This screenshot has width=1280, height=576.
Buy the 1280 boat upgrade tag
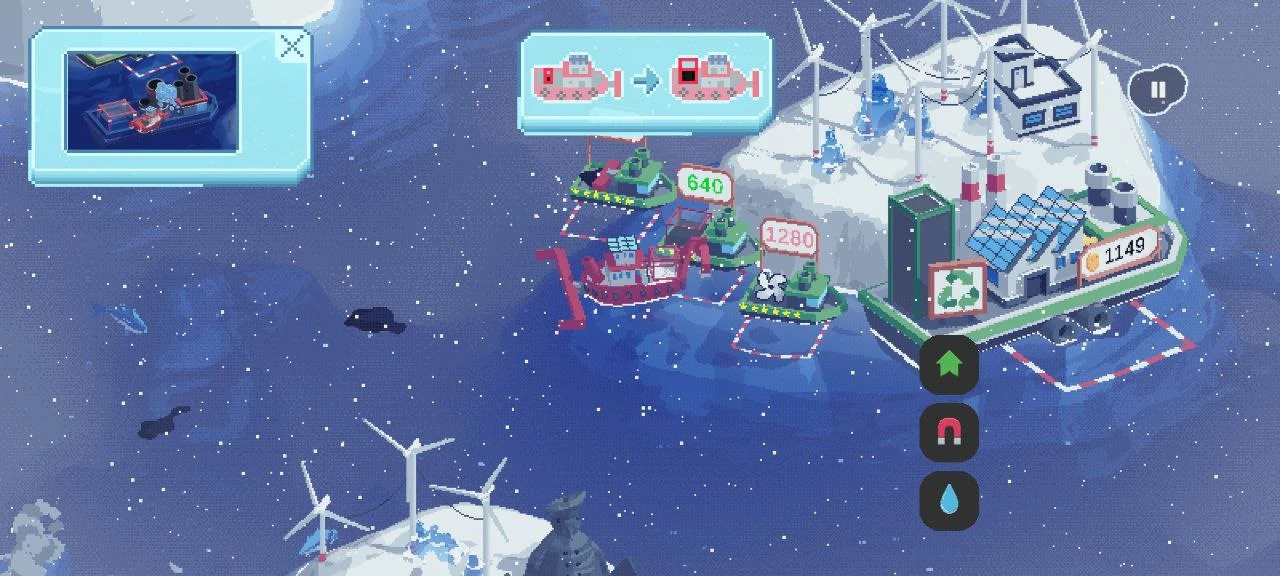point(788,240)
